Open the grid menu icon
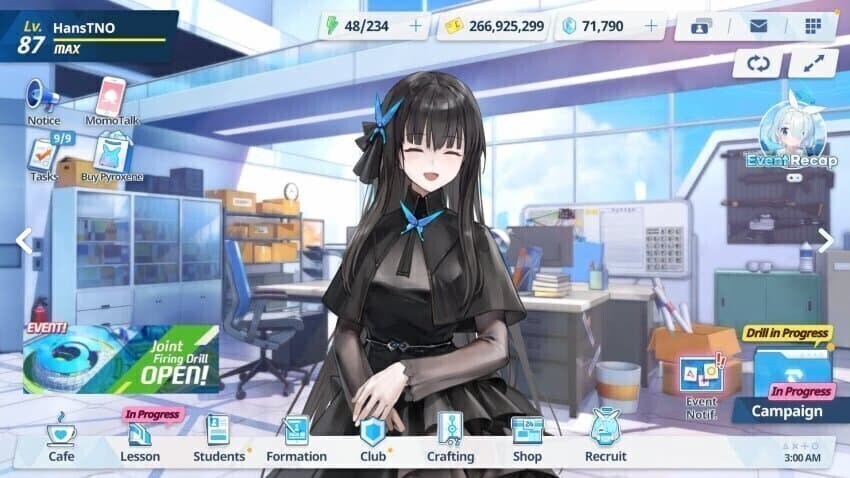The width and height of the screenshot is (850, 478). point(812,26)
